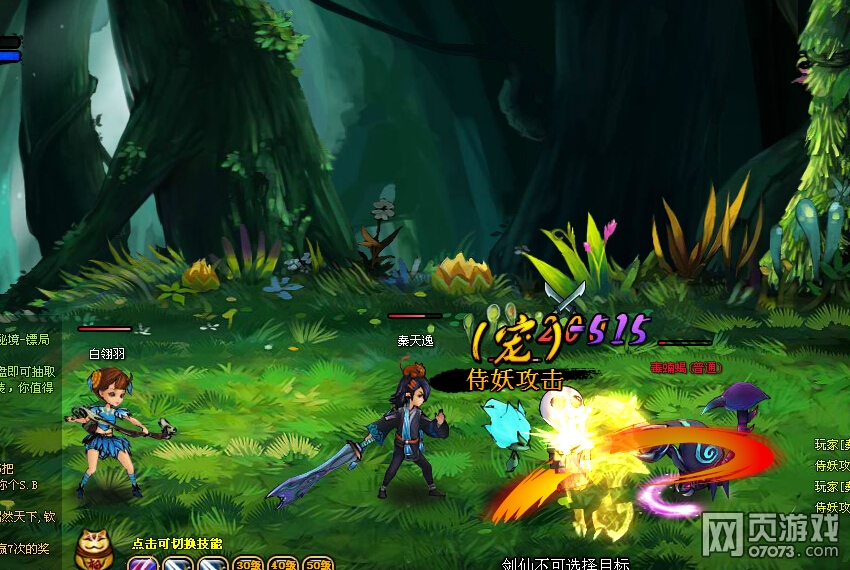Click the locked 30级 skill slot

[x=247, y=564]
